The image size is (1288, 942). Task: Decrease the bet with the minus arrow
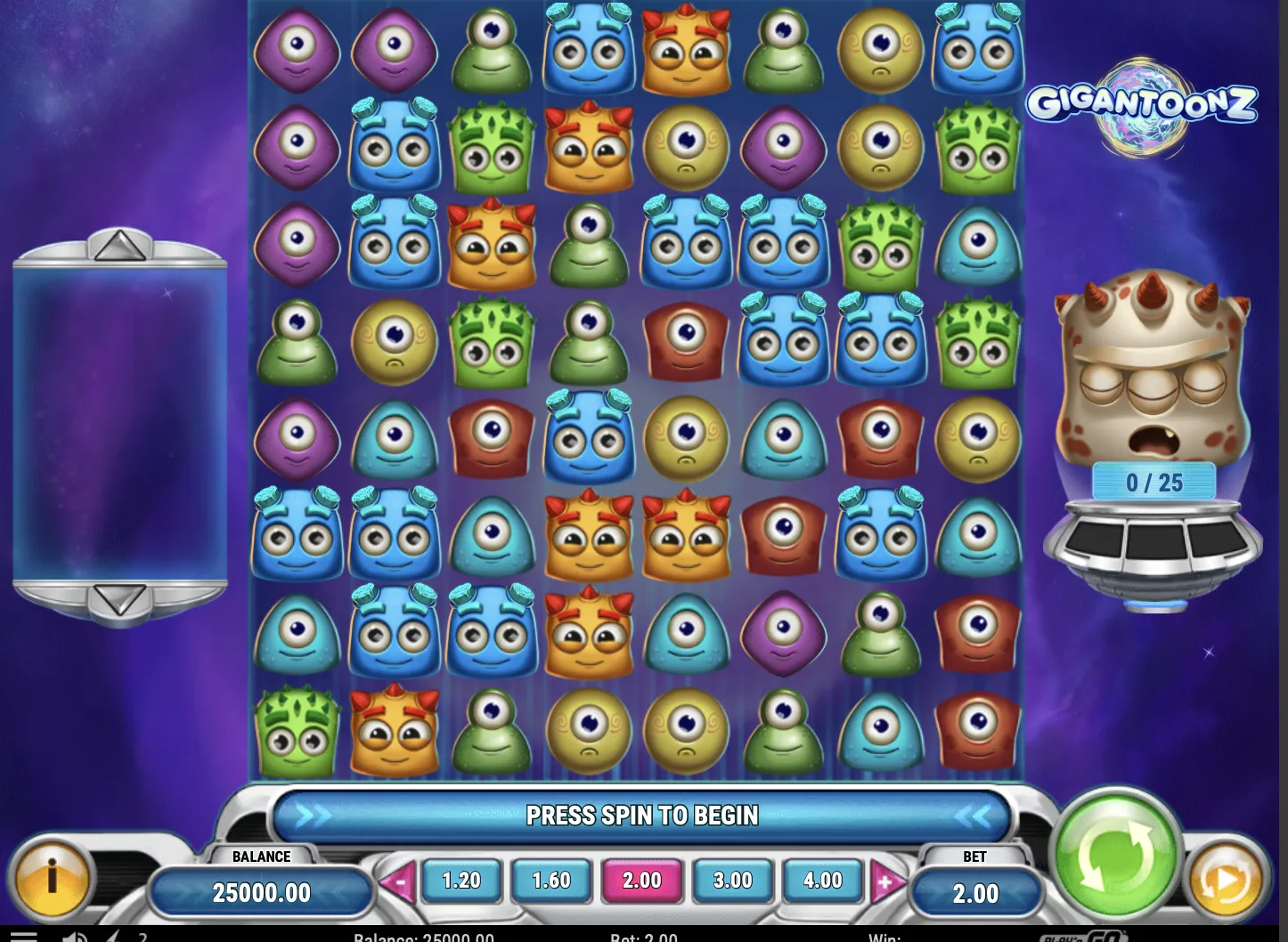(x=397, y=883)
